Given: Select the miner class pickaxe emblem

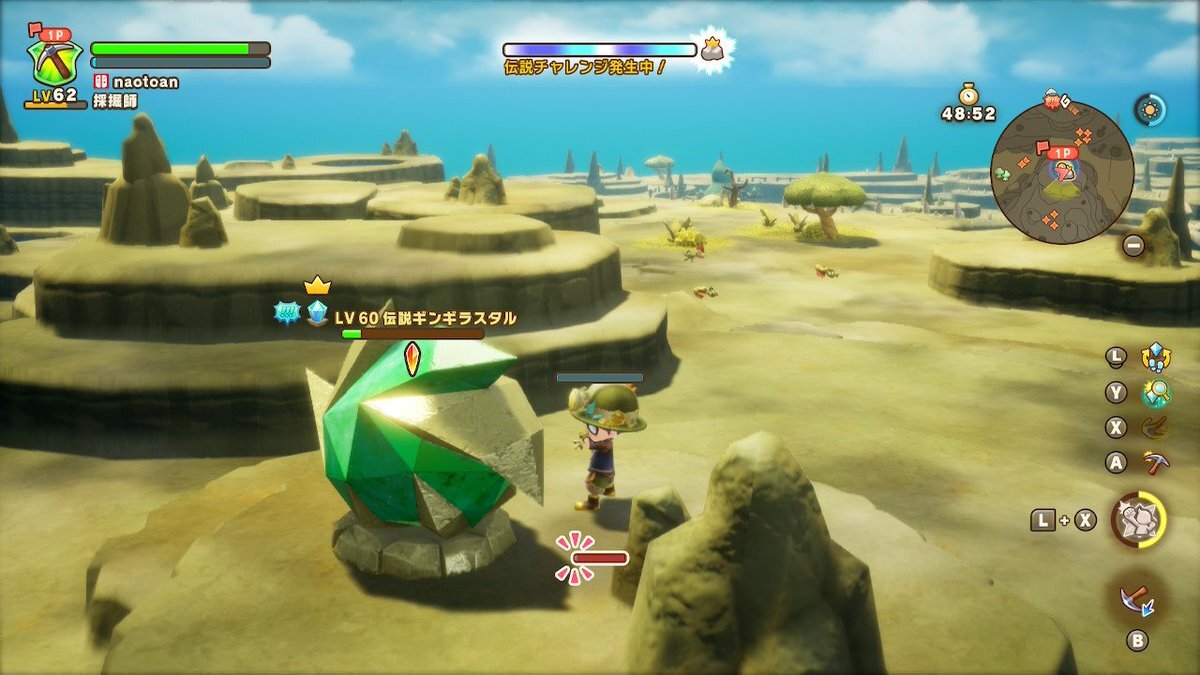Looking at the screenshot, I should click(51, 61).
